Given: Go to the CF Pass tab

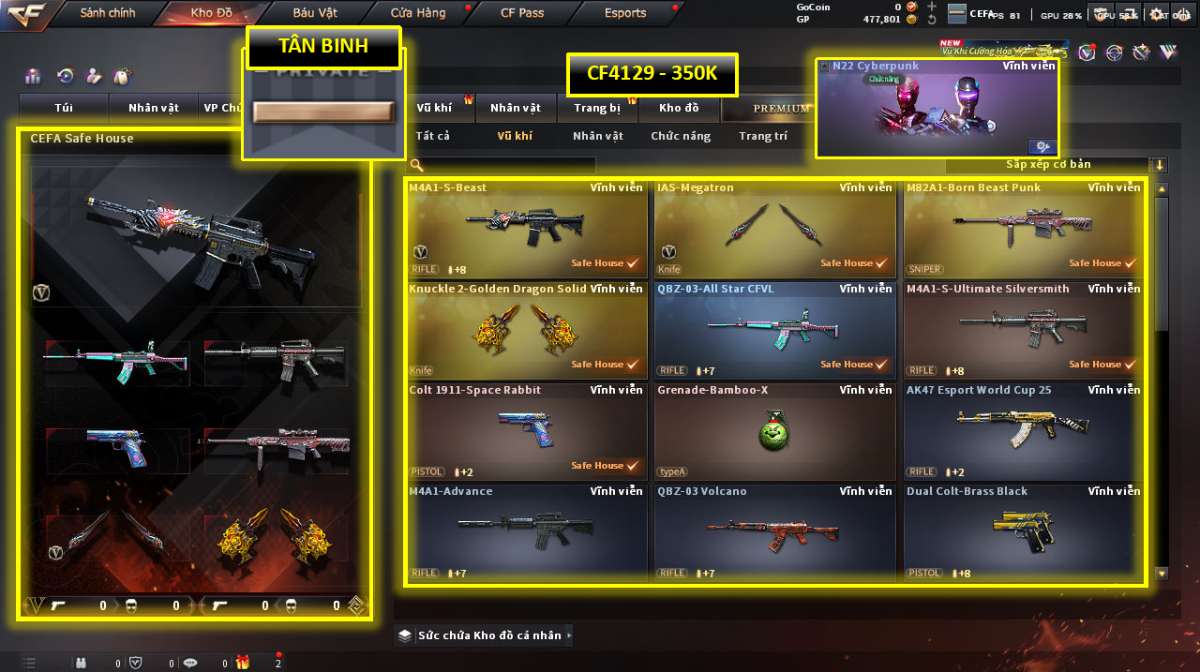Looking at the screenshot, I should tap(522, 14).
